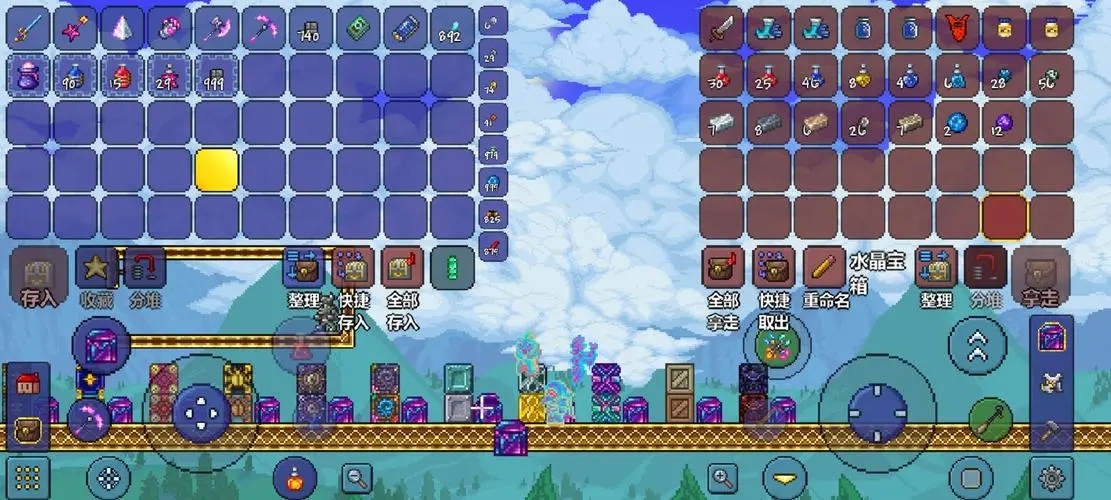Open the settings gear
This screenshot has width=1111, height=500.
click(1051, 476)
